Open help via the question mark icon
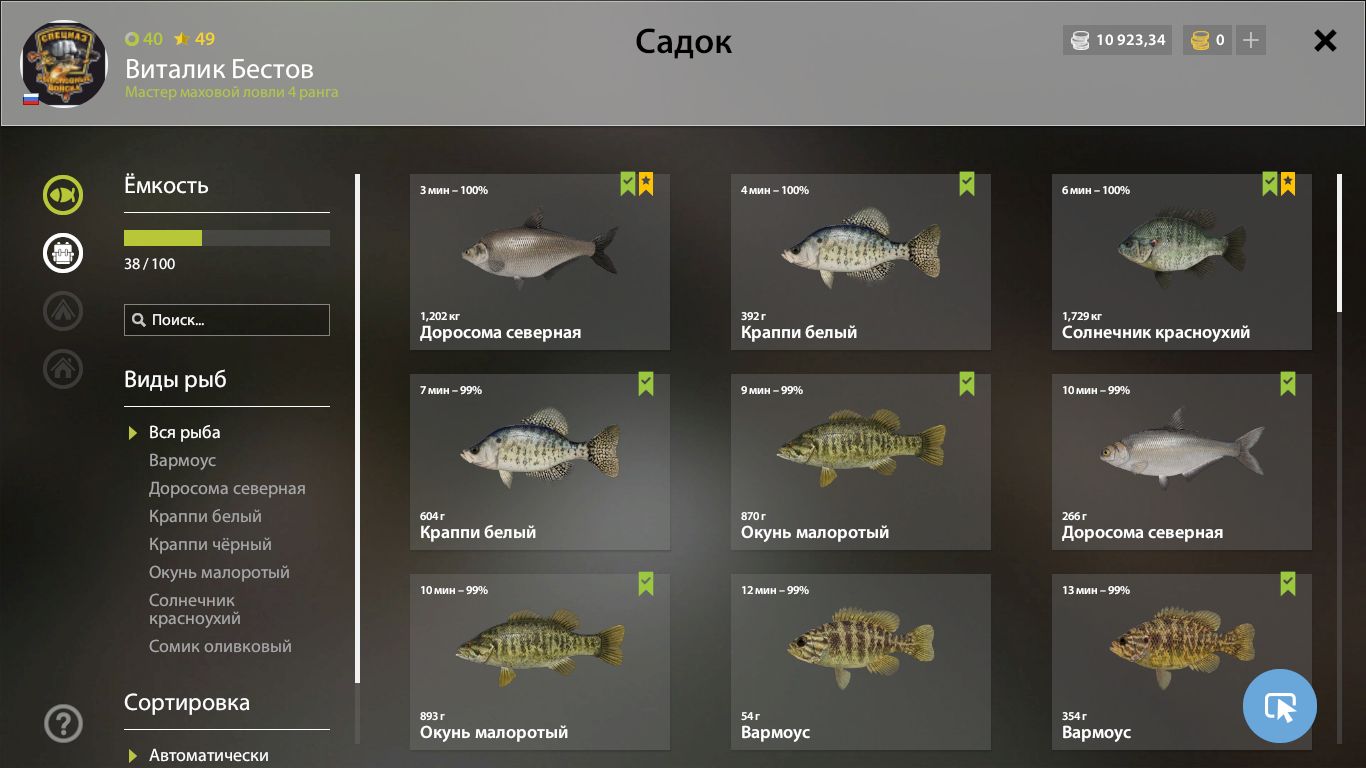 tap(62, 723)
